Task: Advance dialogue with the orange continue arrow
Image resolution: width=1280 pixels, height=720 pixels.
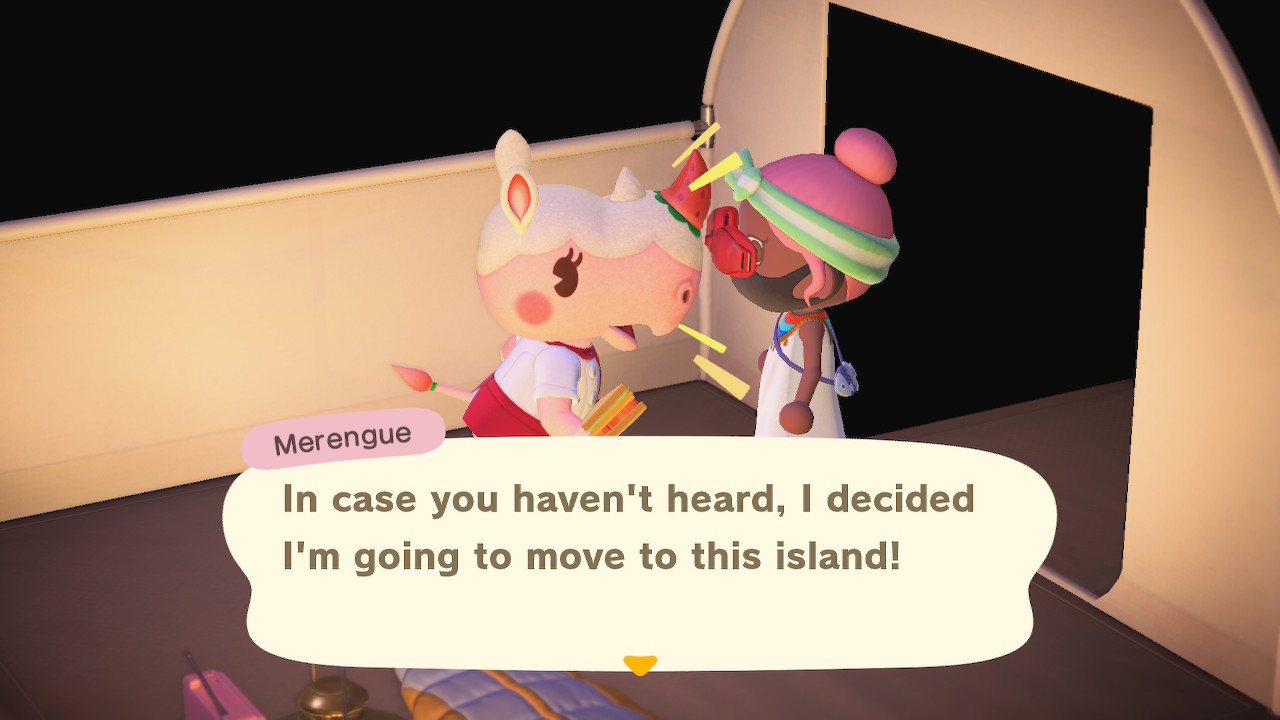Action: pyautogui.click(x=640, y=664)
